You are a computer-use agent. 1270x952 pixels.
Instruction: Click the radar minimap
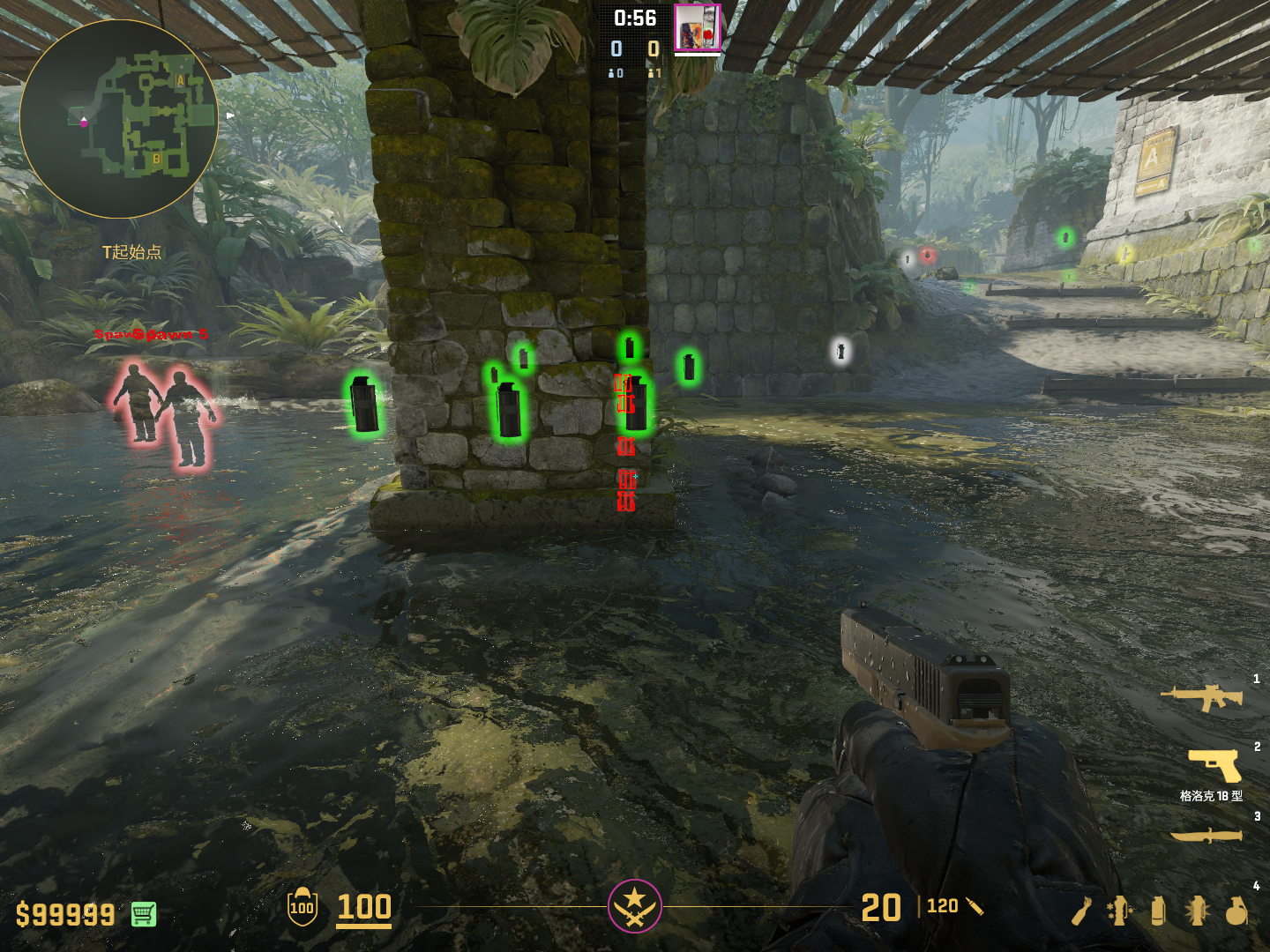pyautogui.click(x=118, y=119)
